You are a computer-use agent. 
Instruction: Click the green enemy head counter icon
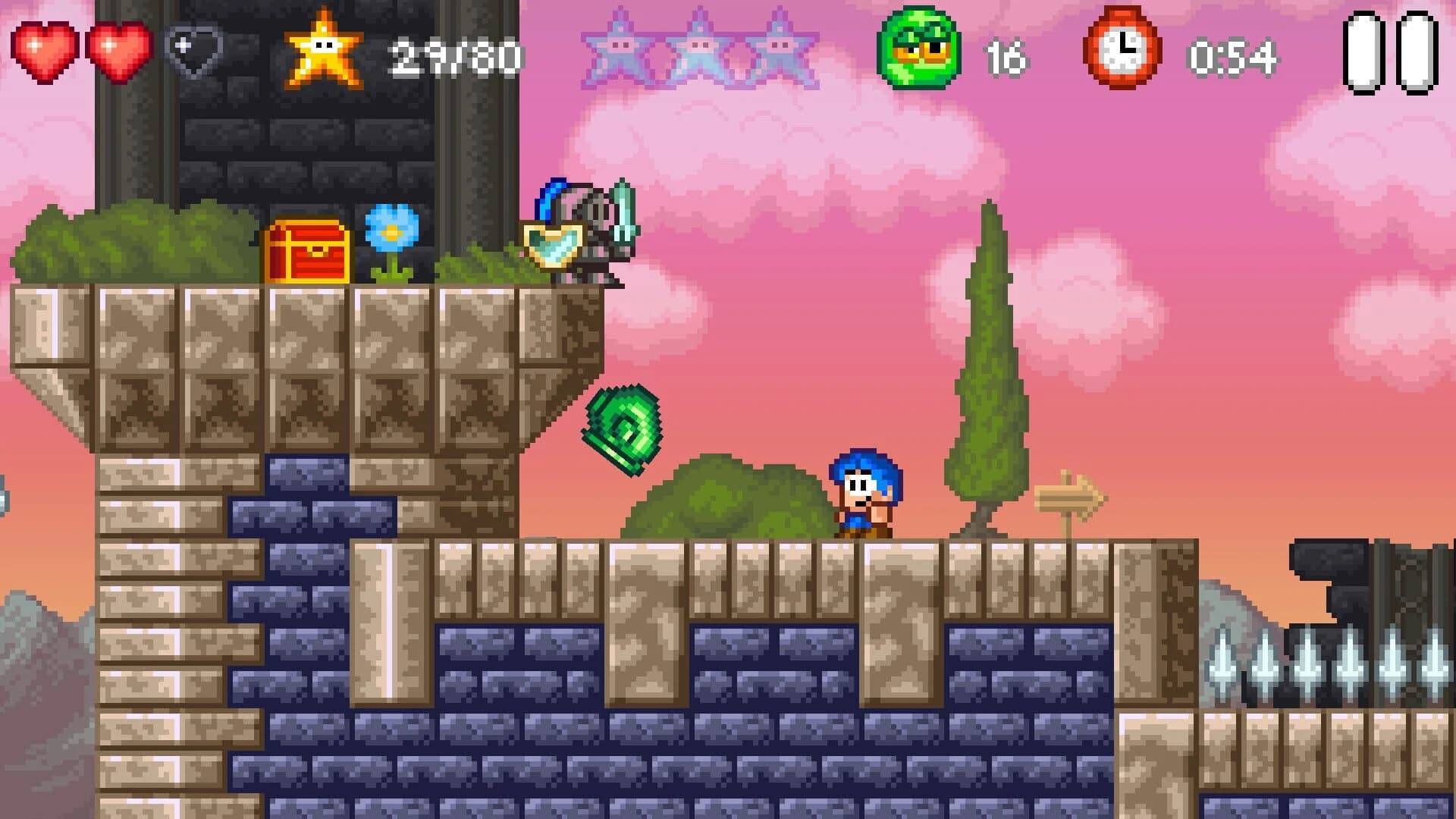click(x=918, y=49)
